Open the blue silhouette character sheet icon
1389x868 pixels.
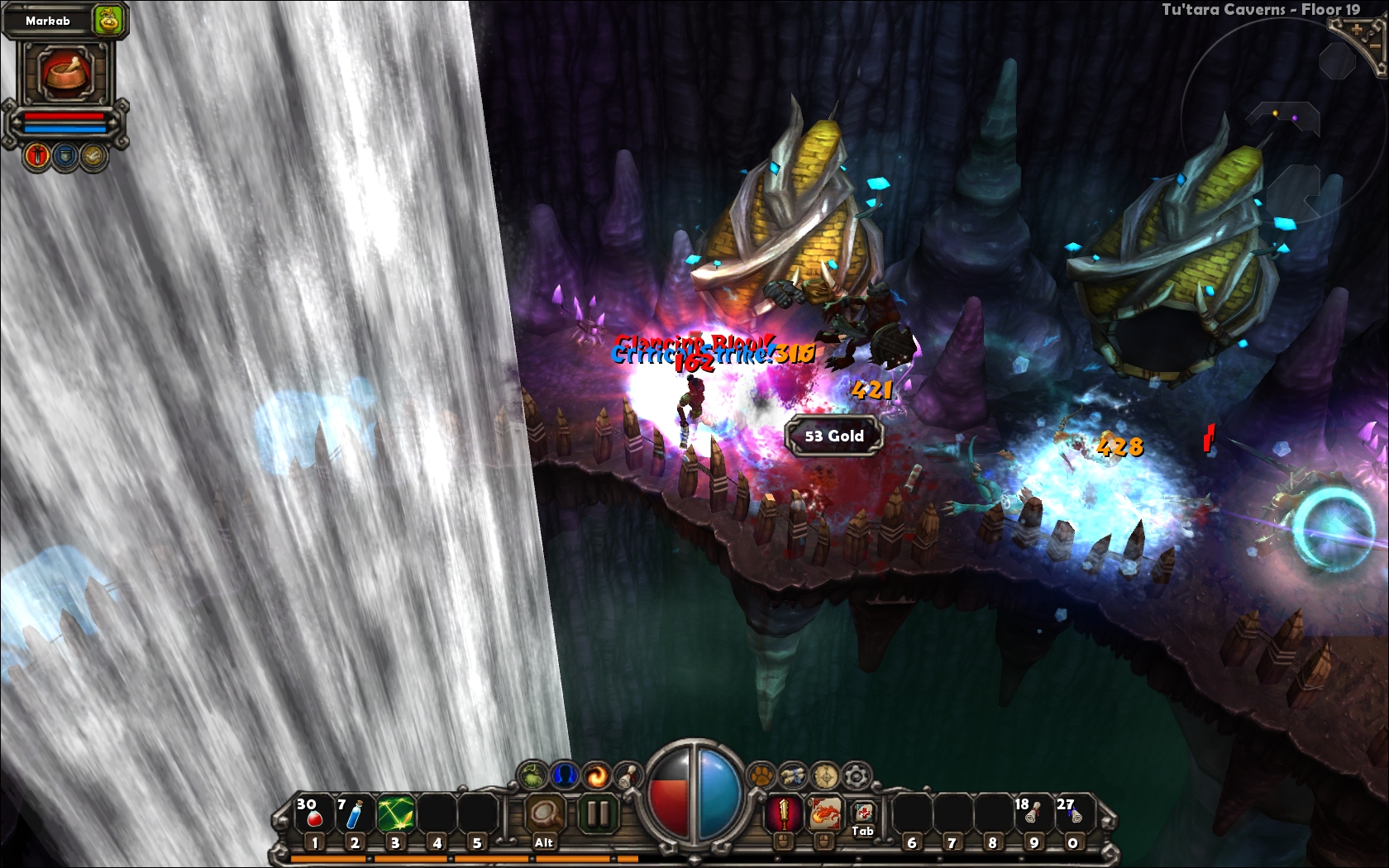[565, 775]
